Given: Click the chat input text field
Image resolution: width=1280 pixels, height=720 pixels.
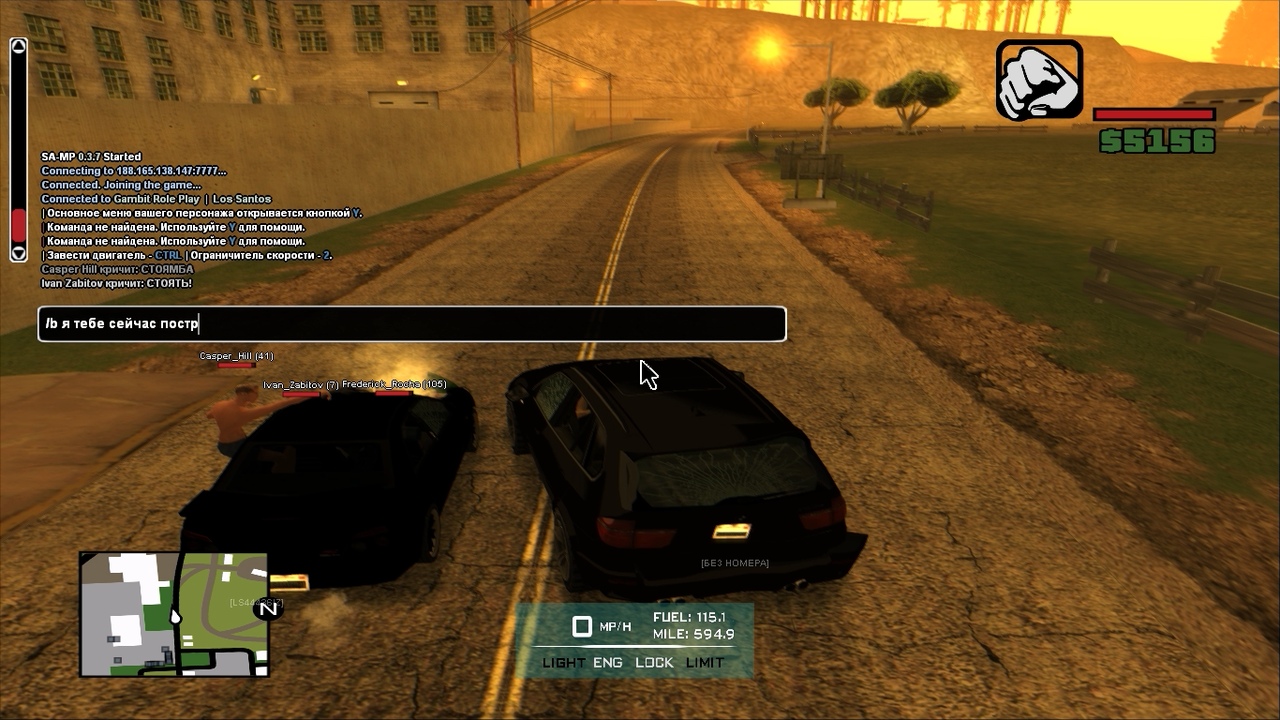Looking at the screenshot, I should pos(412,324).
